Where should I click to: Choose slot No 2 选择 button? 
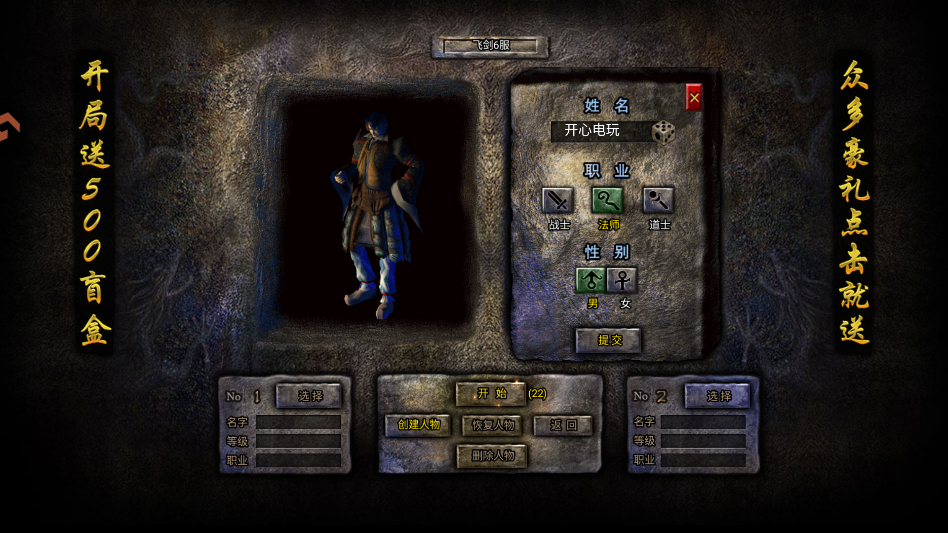718,396
